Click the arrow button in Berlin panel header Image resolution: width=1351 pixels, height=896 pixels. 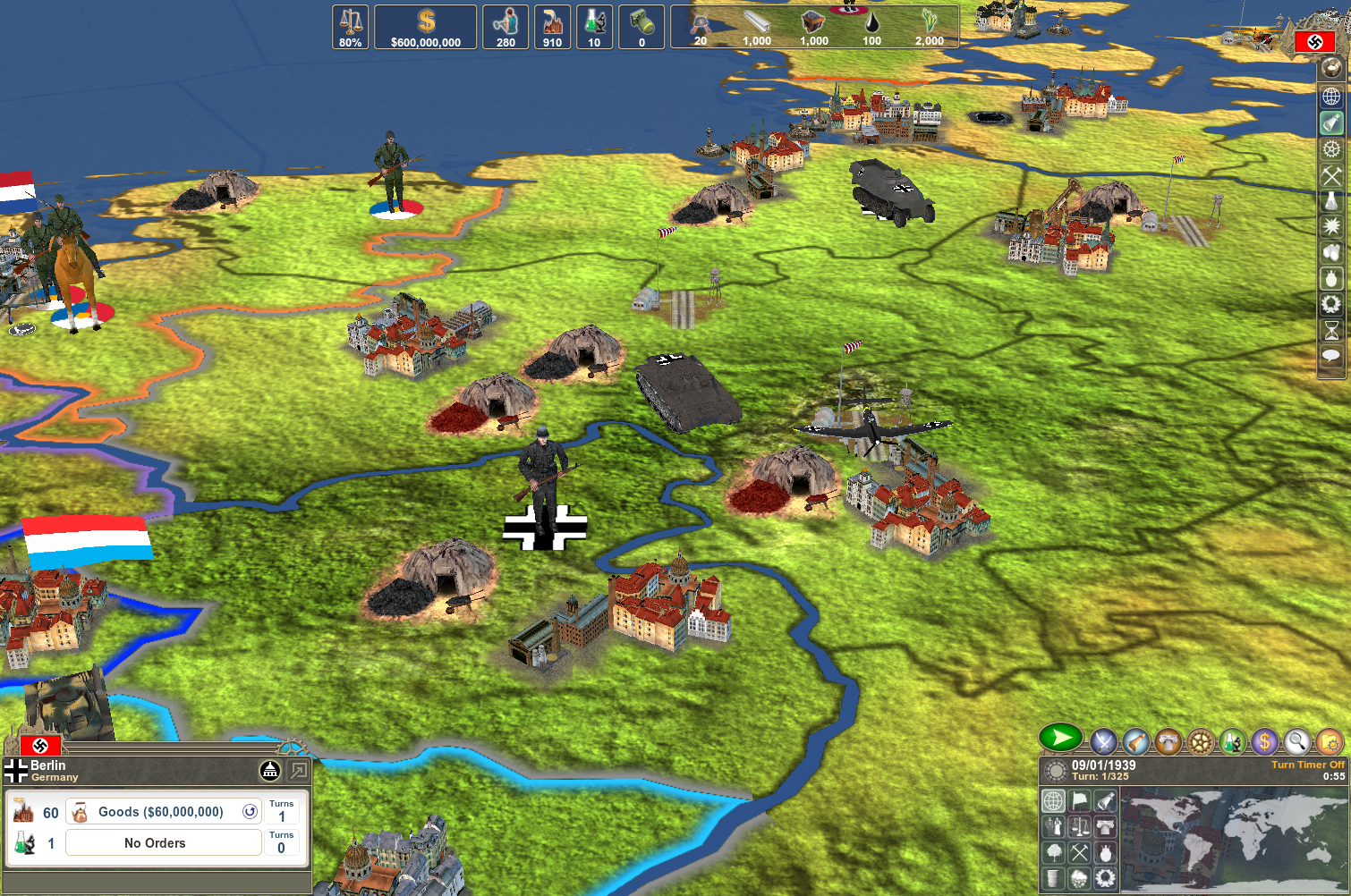pos(298,771)
